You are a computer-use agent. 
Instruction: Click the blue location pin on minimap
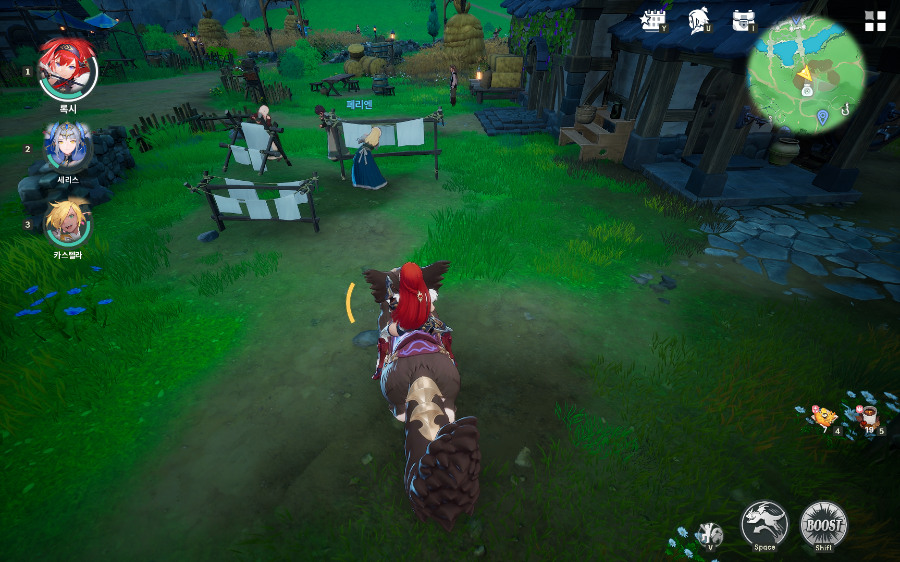[822, 117]
